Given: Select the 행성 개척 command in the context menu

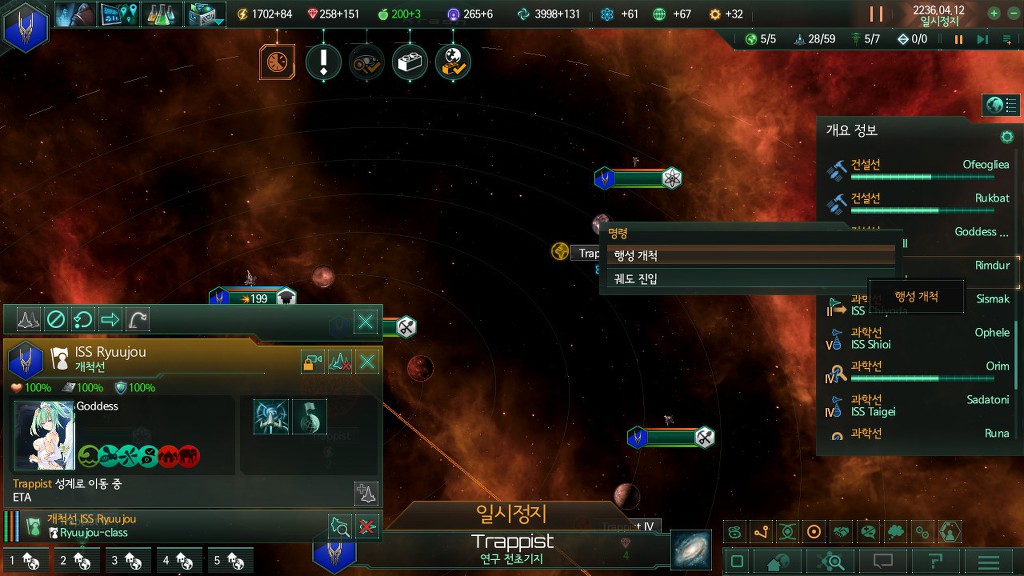Looking at the screenshot, I should [750, 256].
